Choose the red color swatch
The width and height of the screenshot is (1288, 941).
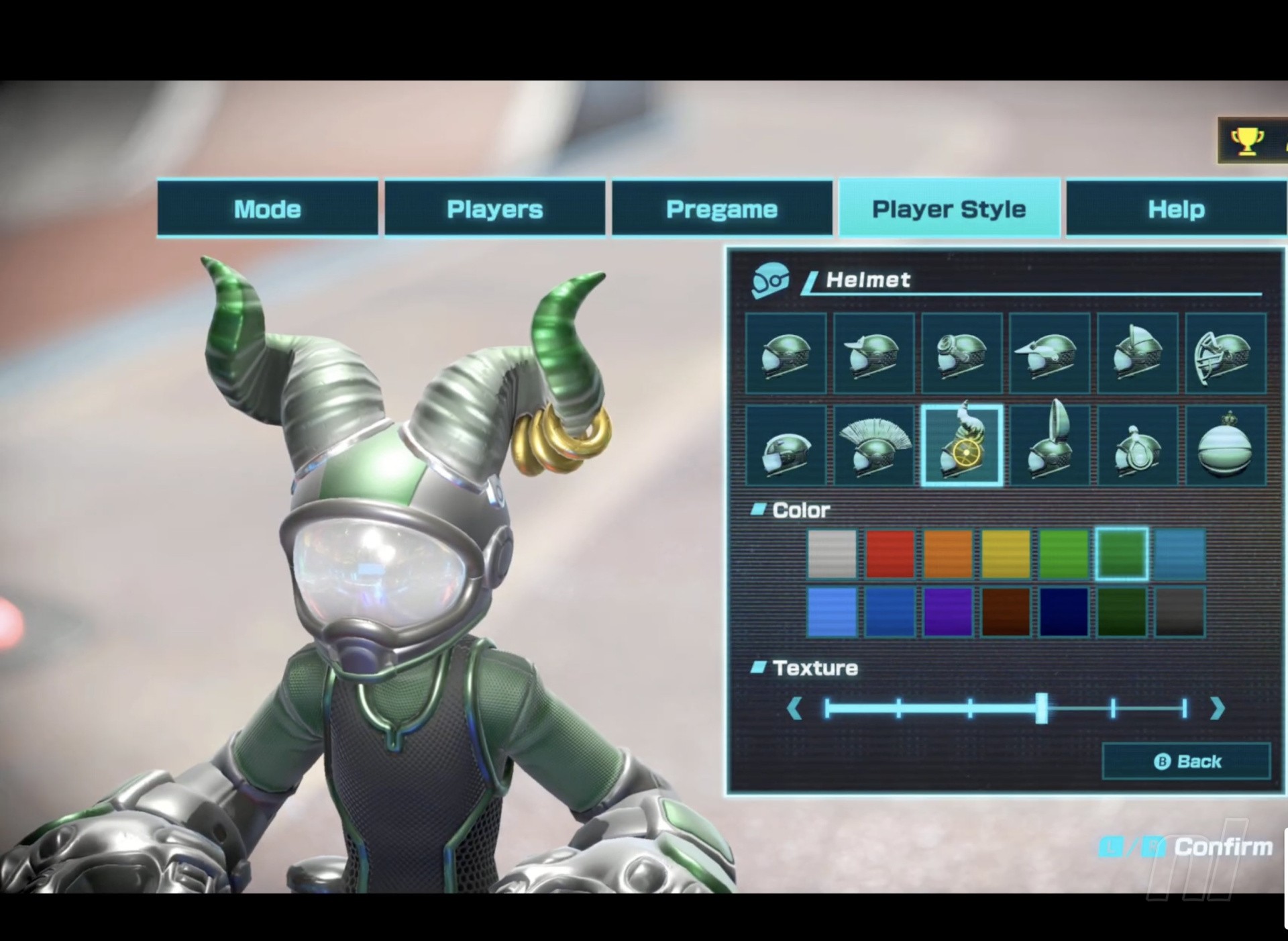coord(890,554)
